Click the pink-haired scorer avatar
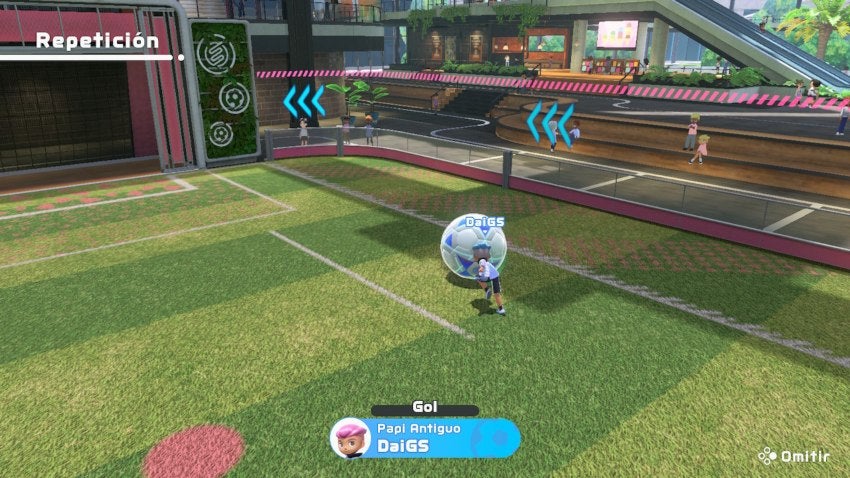The width and height of the screenshot is (850, 478). point(350,438)
